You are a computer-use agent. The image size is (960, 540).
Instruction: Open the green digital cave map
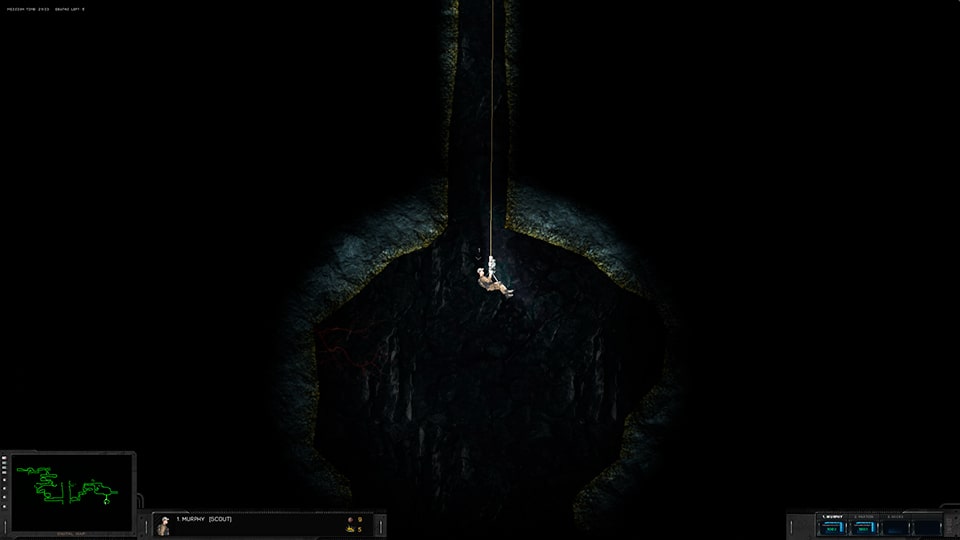tap(72, 490)
